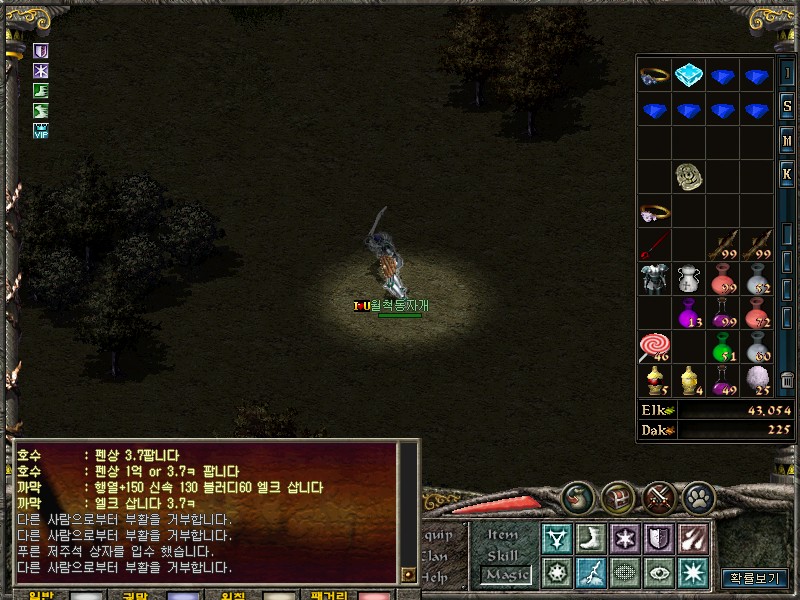
Task: Open the S side tab of inventory
Action: (x=787, y=106)
